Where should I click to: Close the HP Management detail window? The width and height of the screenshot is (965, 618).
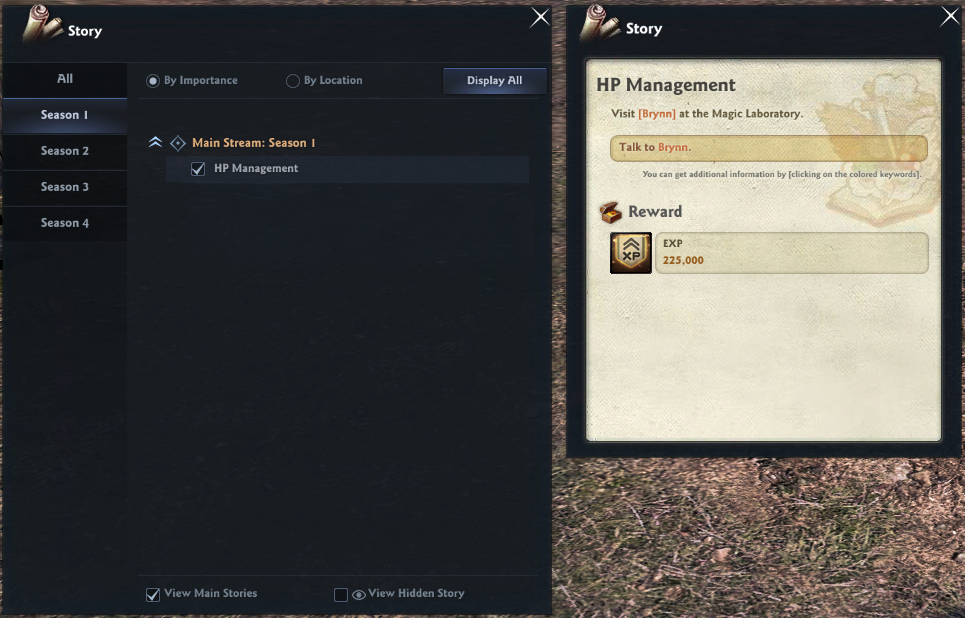(950, 17)
